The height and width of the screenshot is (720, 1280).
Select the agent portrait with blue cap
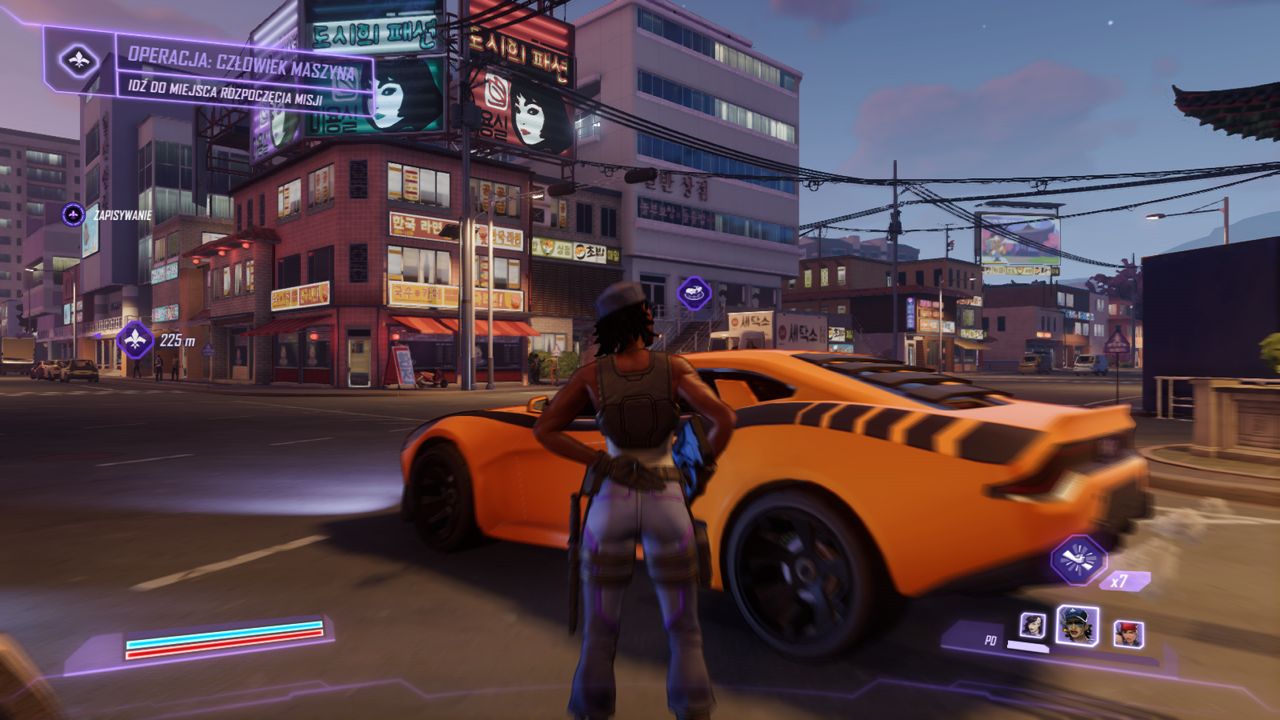1077,626
